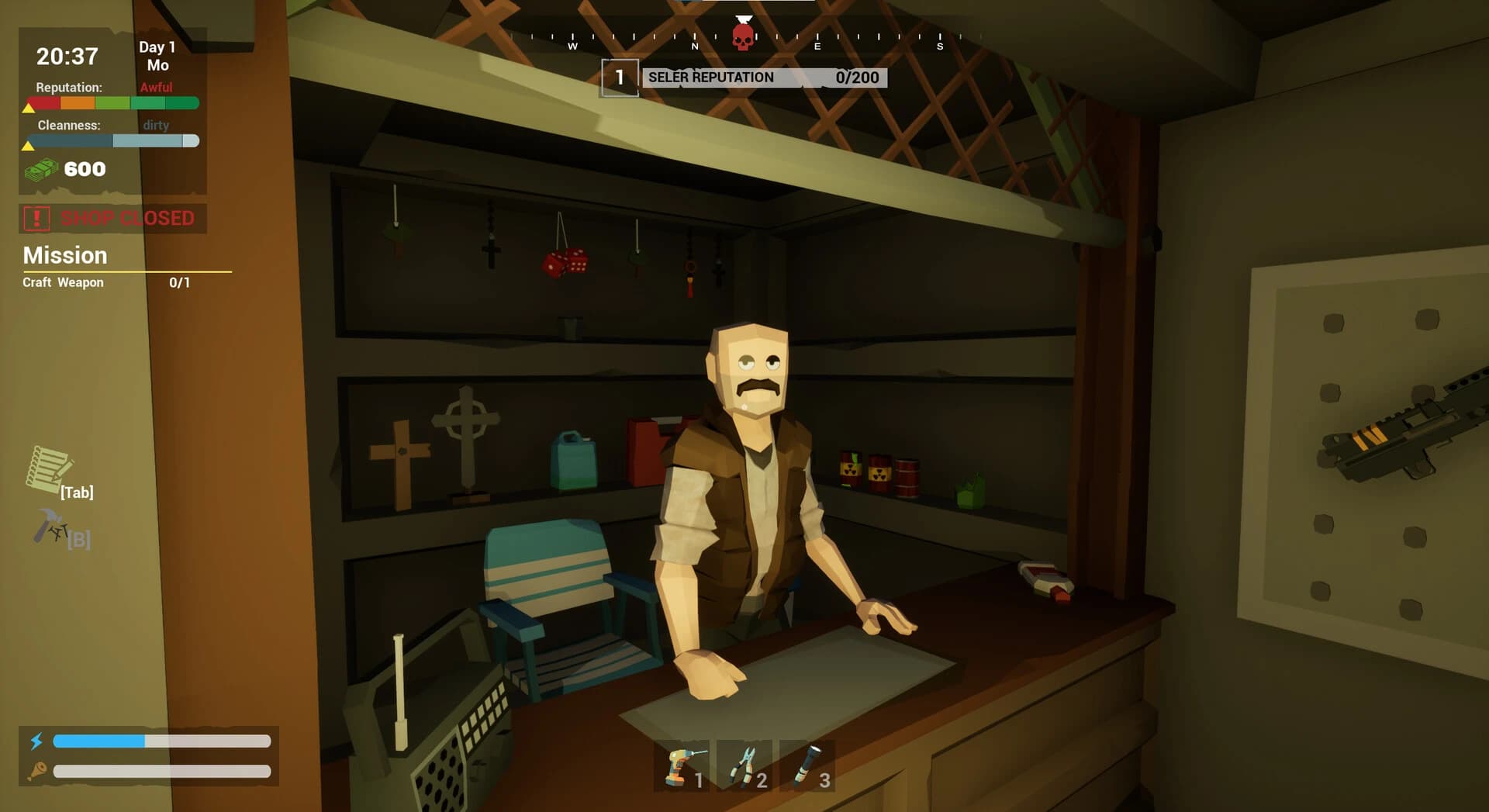Click the Mission heading
Screen dimensions: 1489x812
(64, 255)
